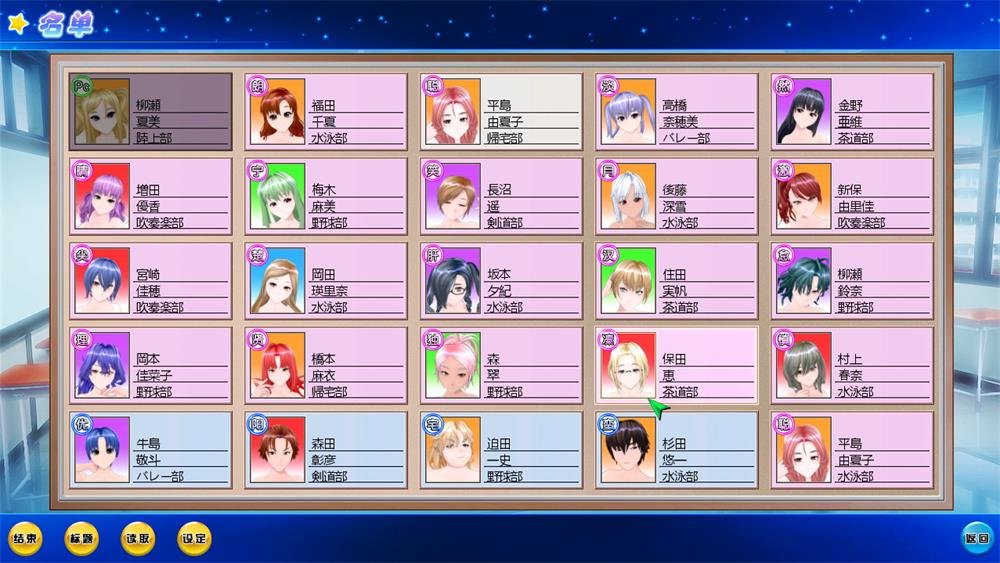Image resolution: width=1000 pixels, height=563 pixels.
Task: Choose the 牛島 敬斗 male character card
Action: (x=151, y=450)
